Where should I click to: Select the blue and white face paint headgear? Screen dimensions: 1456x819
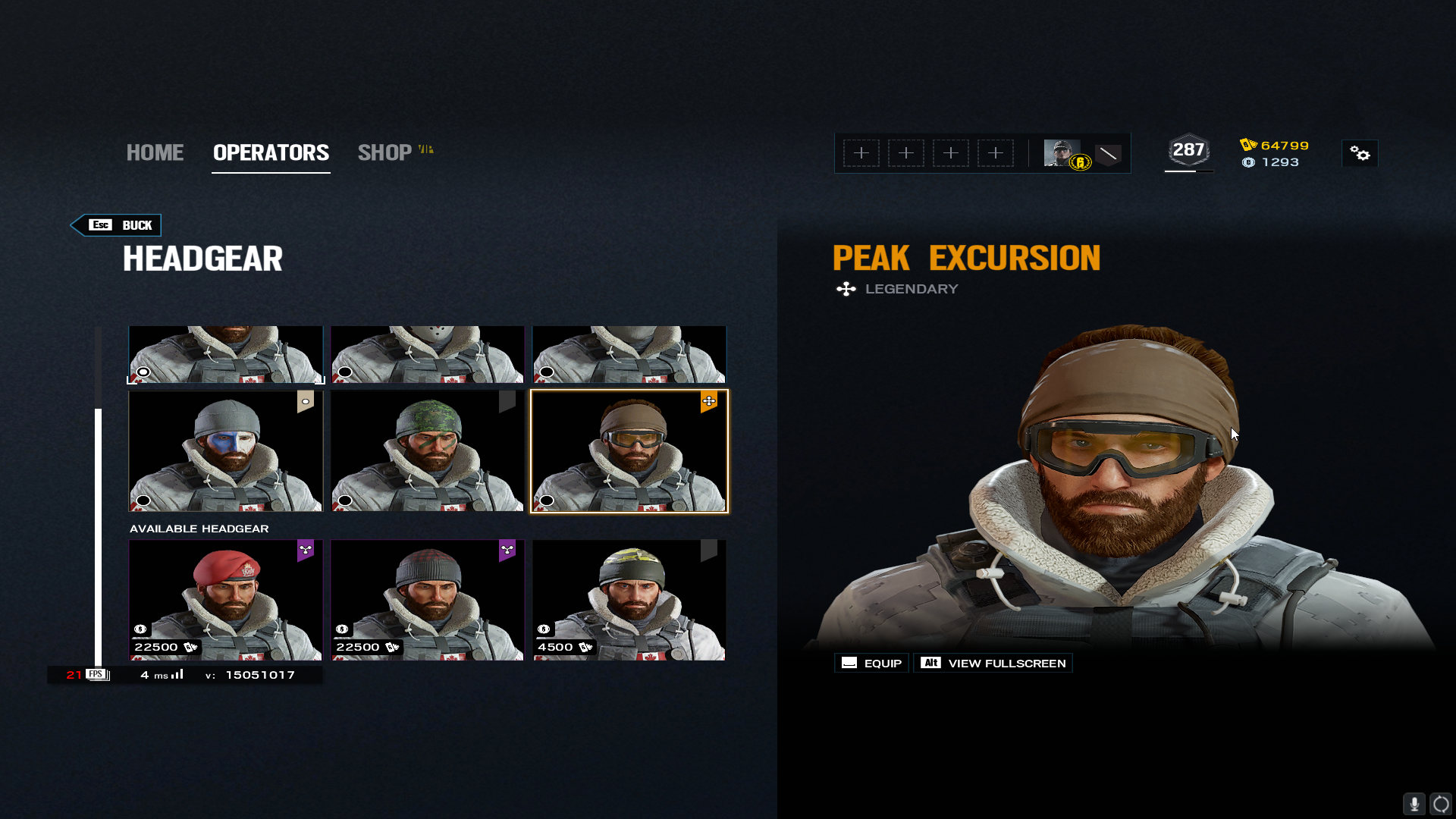pos(226,451)
